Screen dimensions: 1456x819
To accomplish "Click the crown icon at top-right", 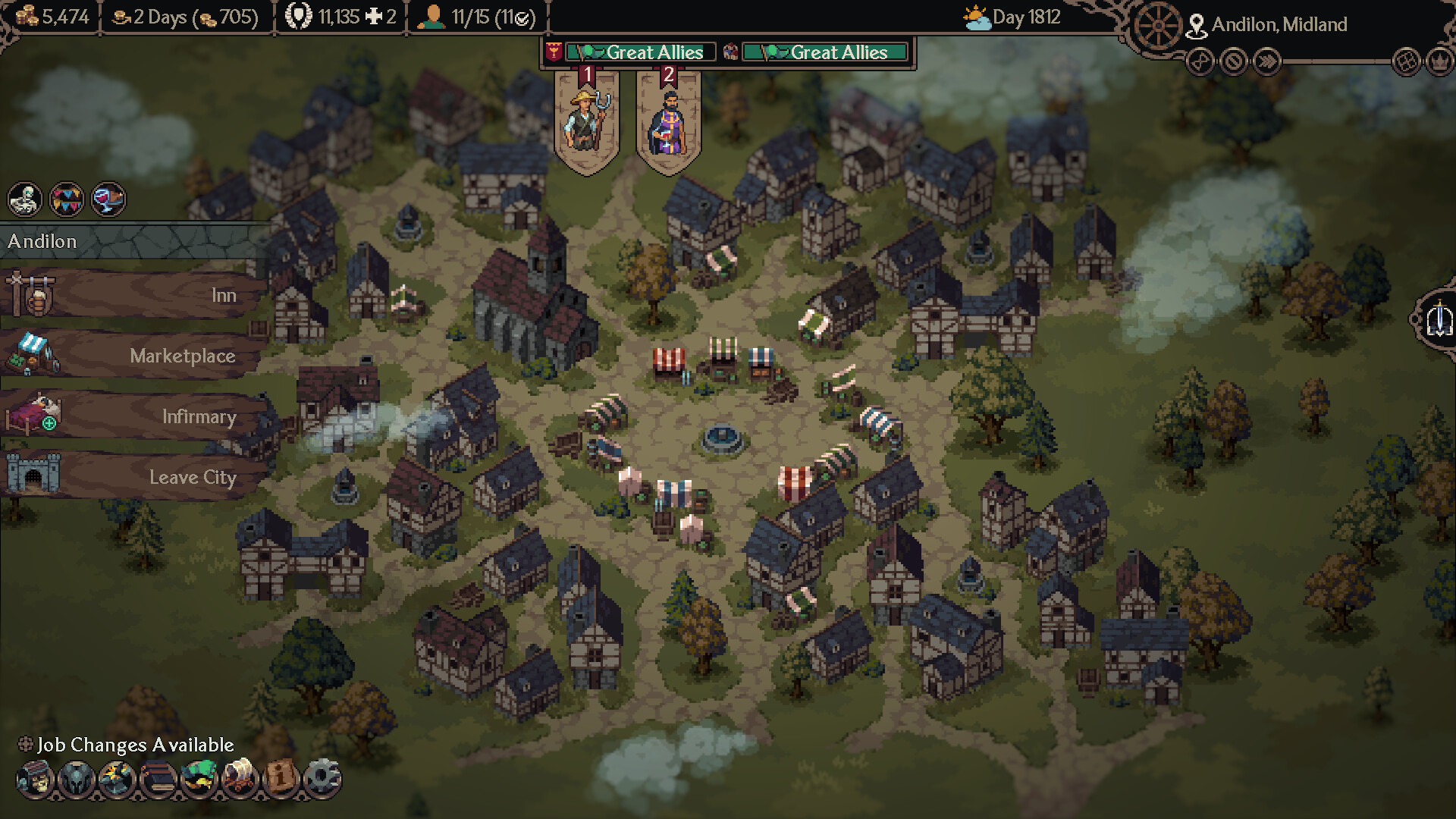I will tap(1439, 62).
